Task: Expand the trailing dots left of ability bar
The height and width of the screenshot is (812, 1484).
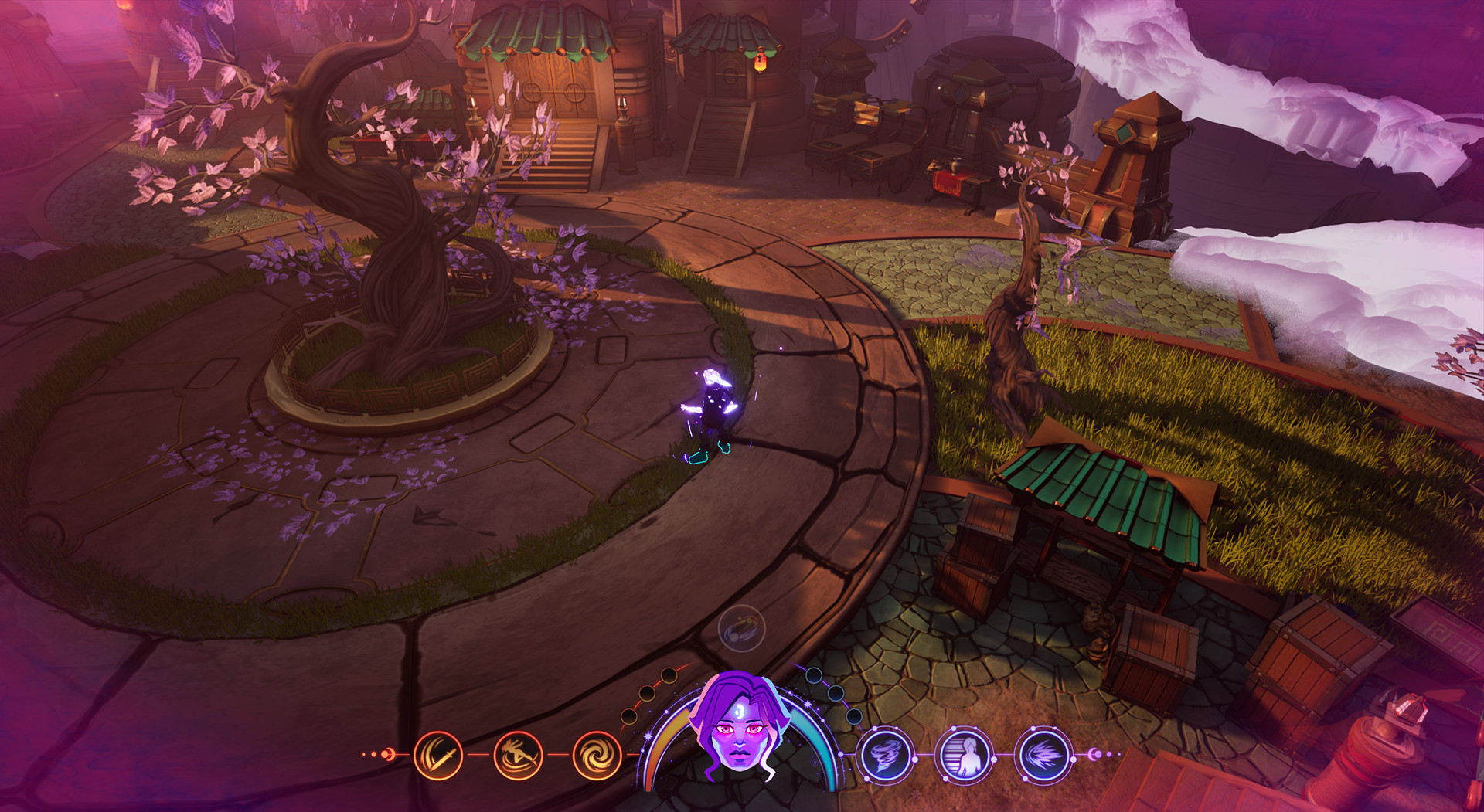Action: click(373, 754)
